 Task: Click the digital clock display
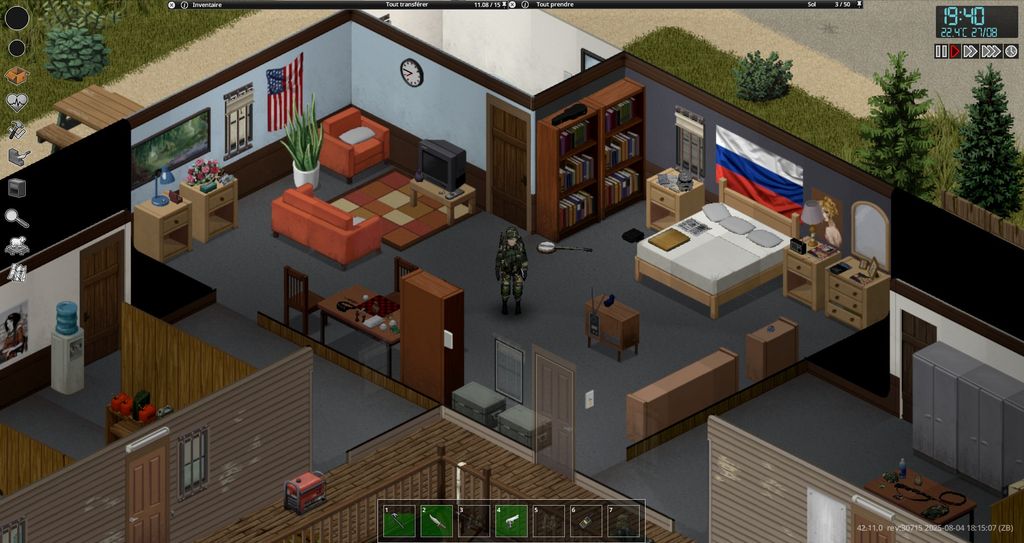[962, 21]
